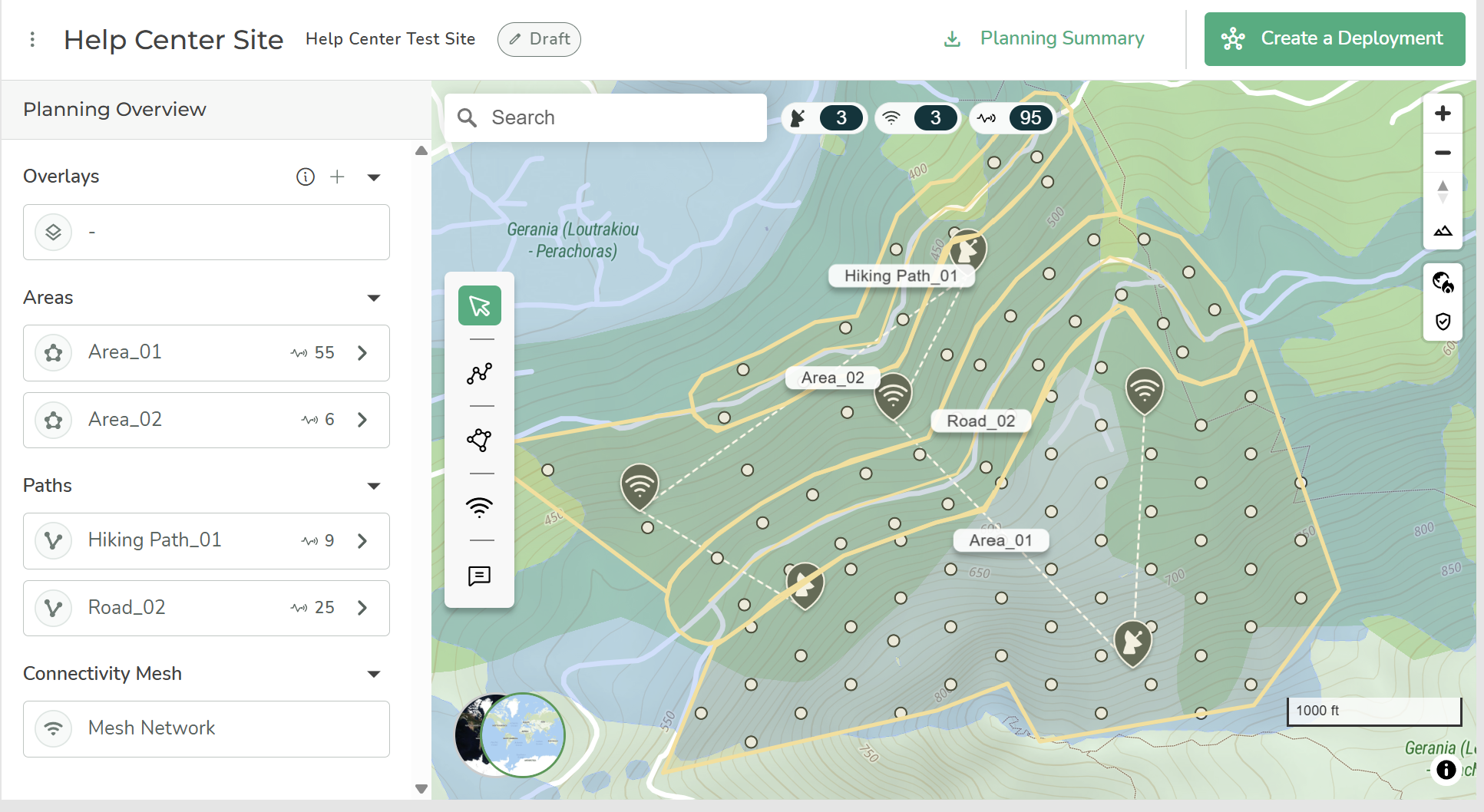Choose the polygon area drawing tool
Image resolution: width=1484 pixels, height=812 pixels.
tap(480, 440)
